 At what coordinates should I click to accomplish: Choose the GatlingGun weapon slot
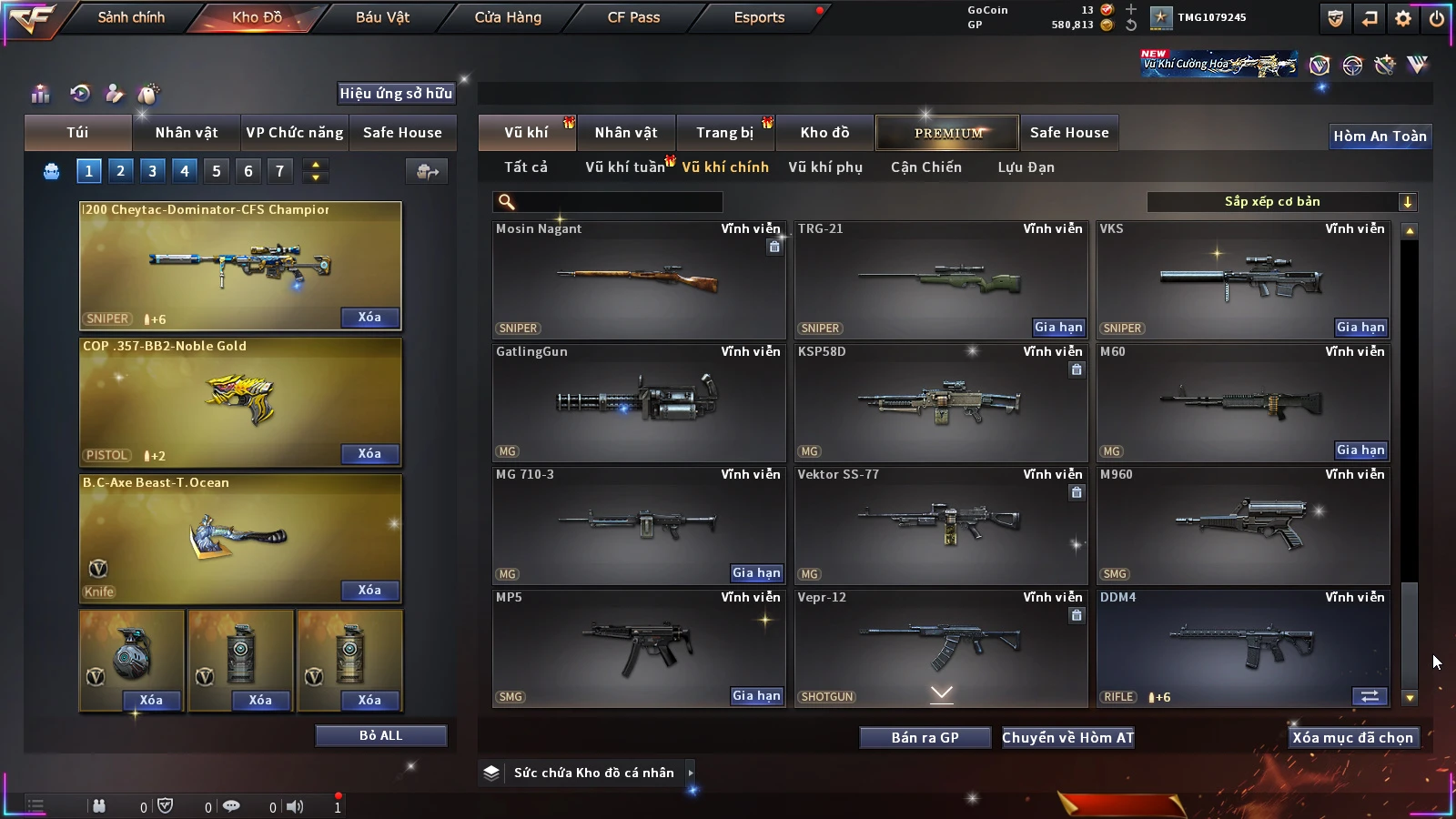pos(639,402)
